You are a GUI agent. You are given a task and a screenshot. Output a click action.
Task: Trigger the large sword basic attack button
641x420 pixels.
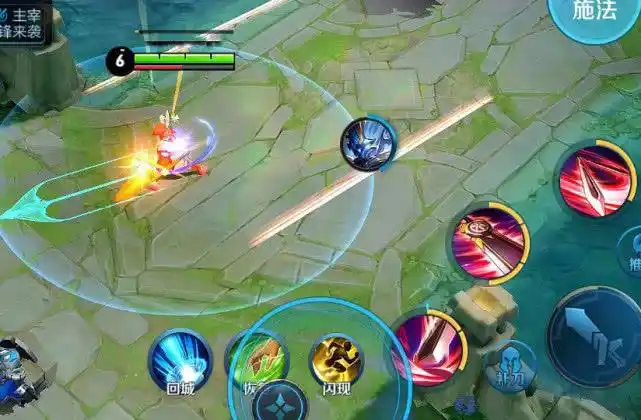coord(596,336)
